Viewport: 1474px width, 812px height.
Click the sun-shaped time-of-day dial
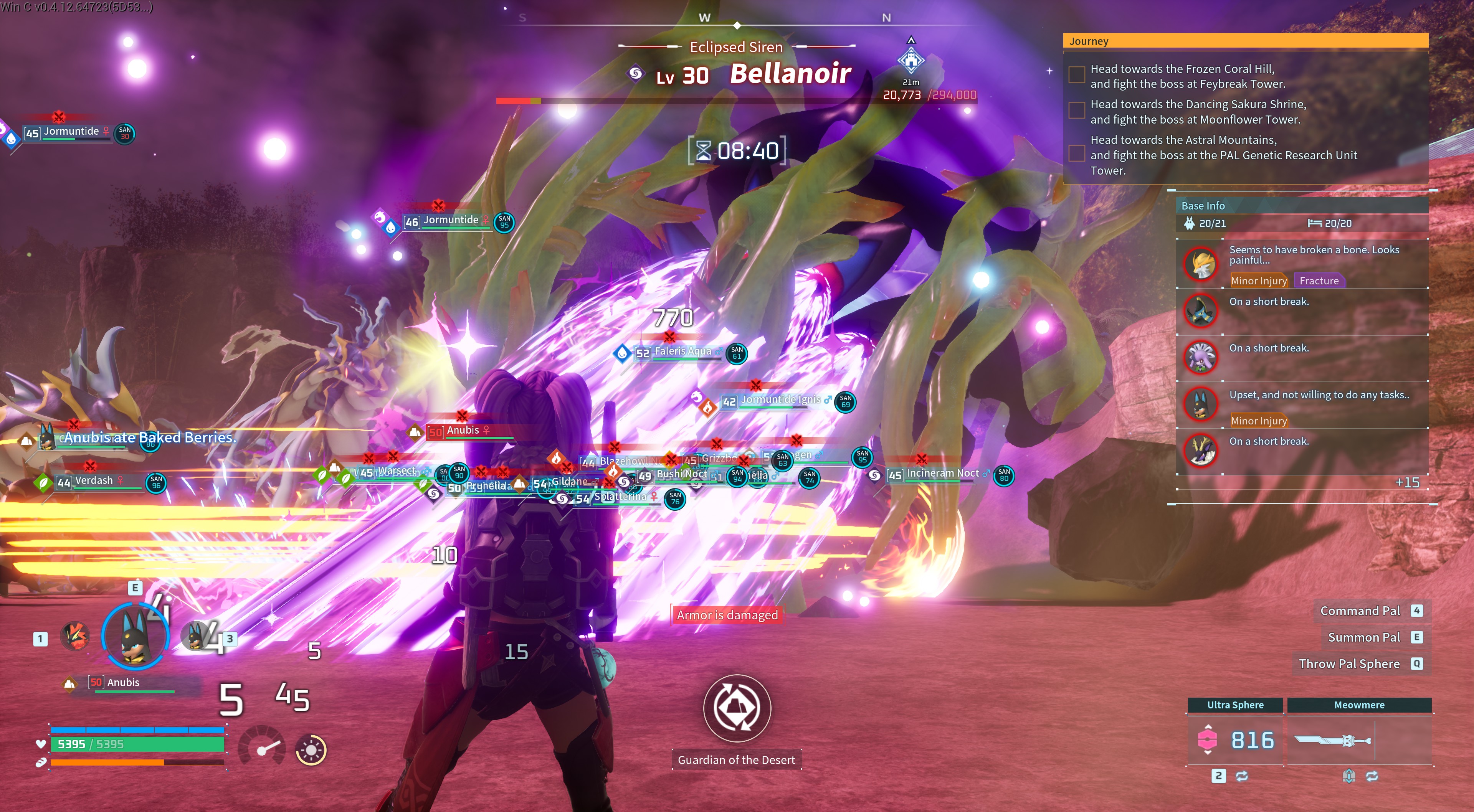pyautogui.click(x=311, y=749)
